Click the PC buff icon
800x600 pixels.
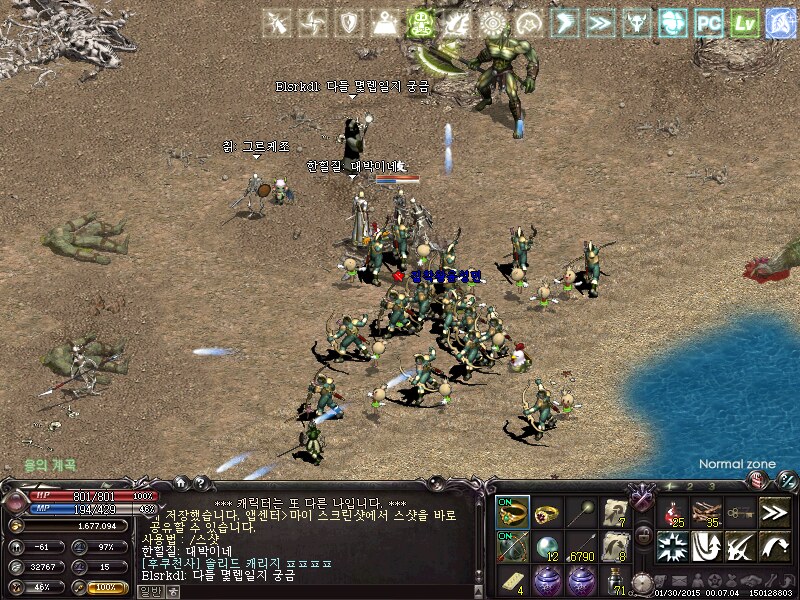pos(709,23)
